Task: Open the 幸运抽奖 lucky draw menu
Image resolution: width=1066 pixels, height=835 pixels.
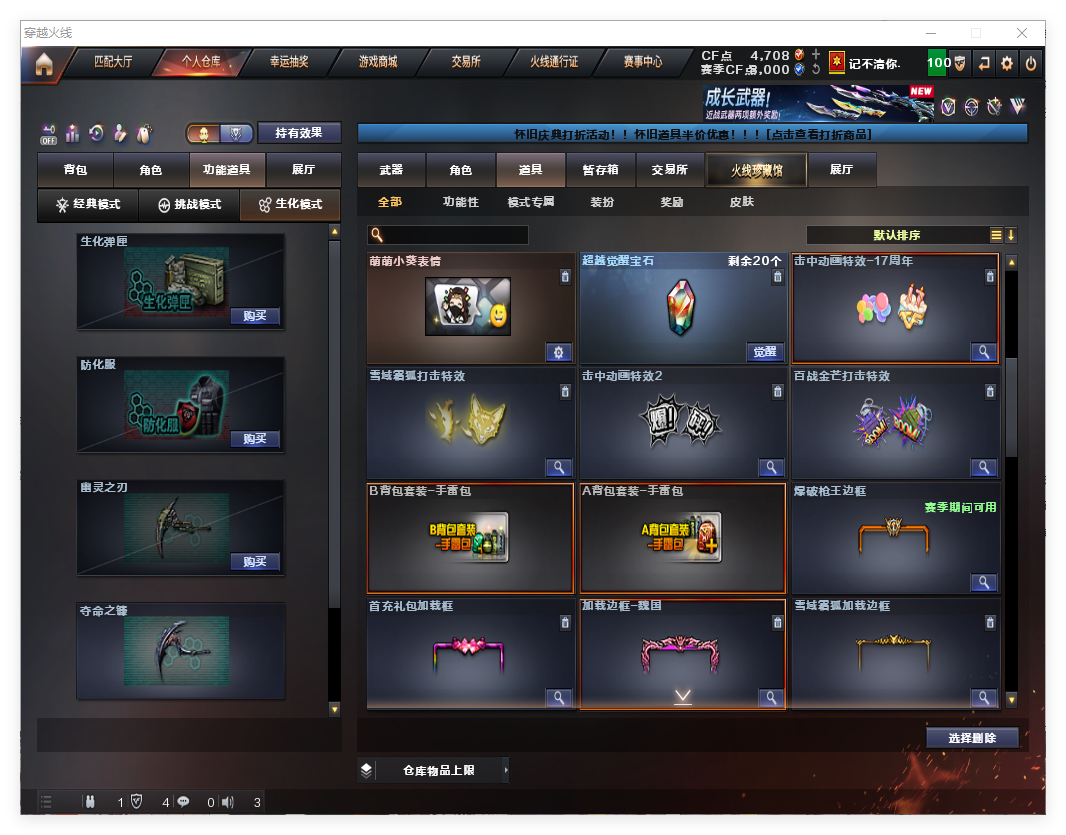Action: pos(289,62)
